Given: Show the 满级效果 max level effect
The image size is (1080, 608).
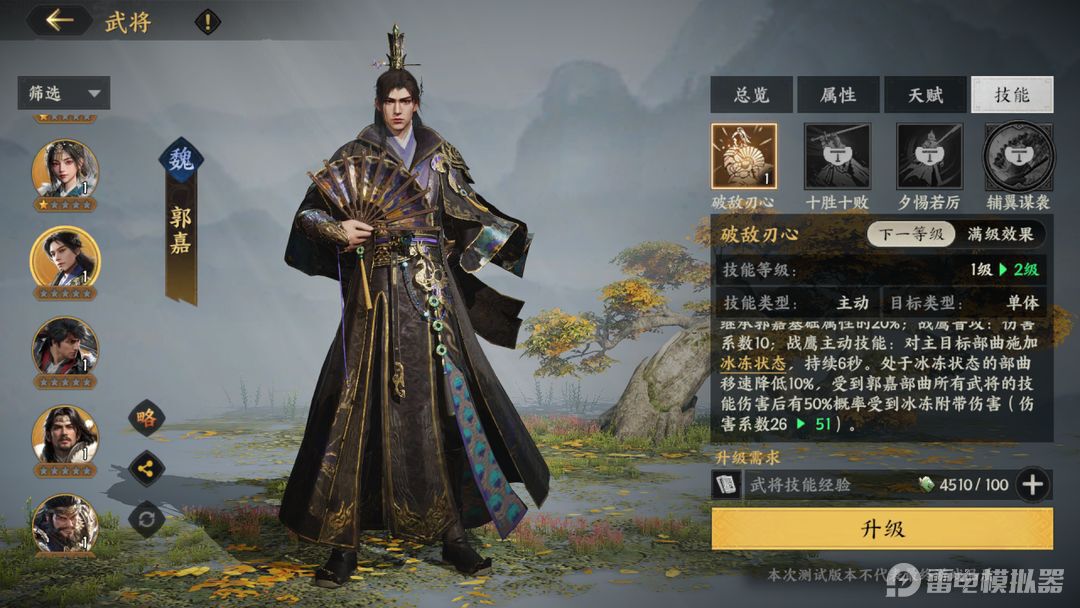Looking at the screenshot, I should (x=1001, y=235).
